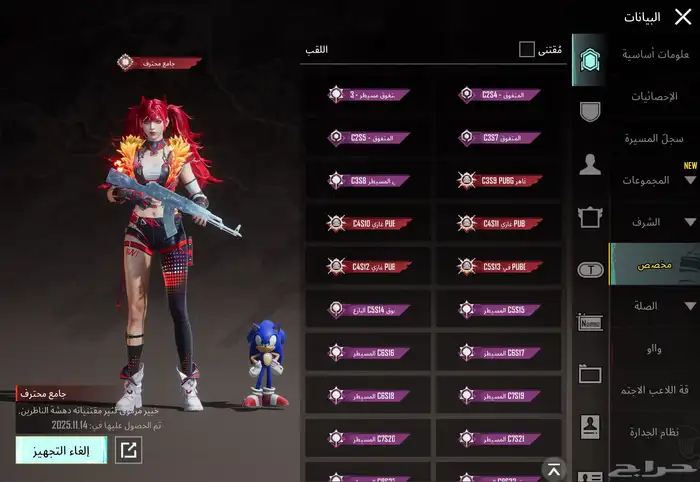
Task: Toggle the مُقتنى (owned) checkbox
Action: tap(527, 49)
